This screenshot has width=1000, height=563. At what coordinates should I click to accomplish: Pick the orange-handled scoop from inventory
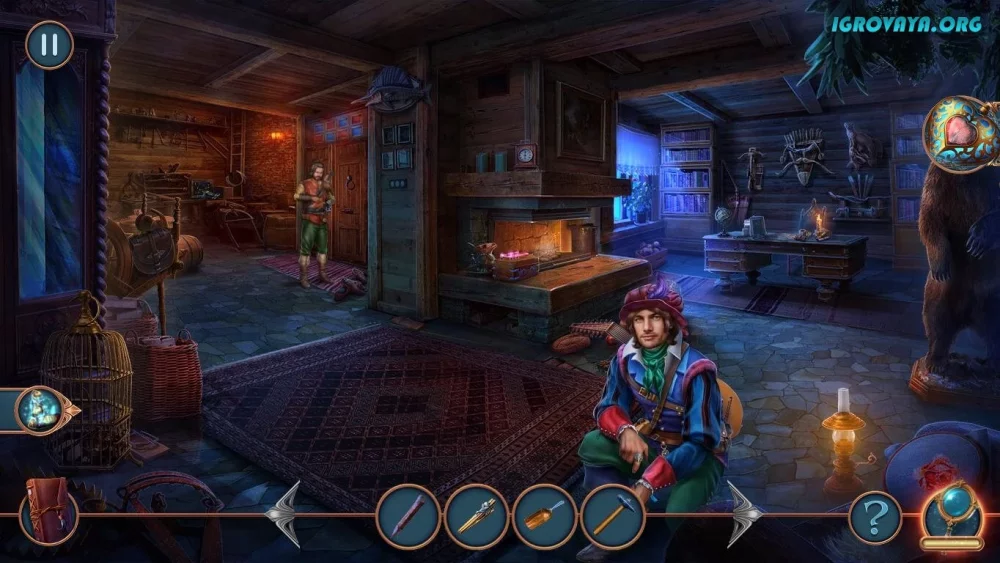[544, 516]
